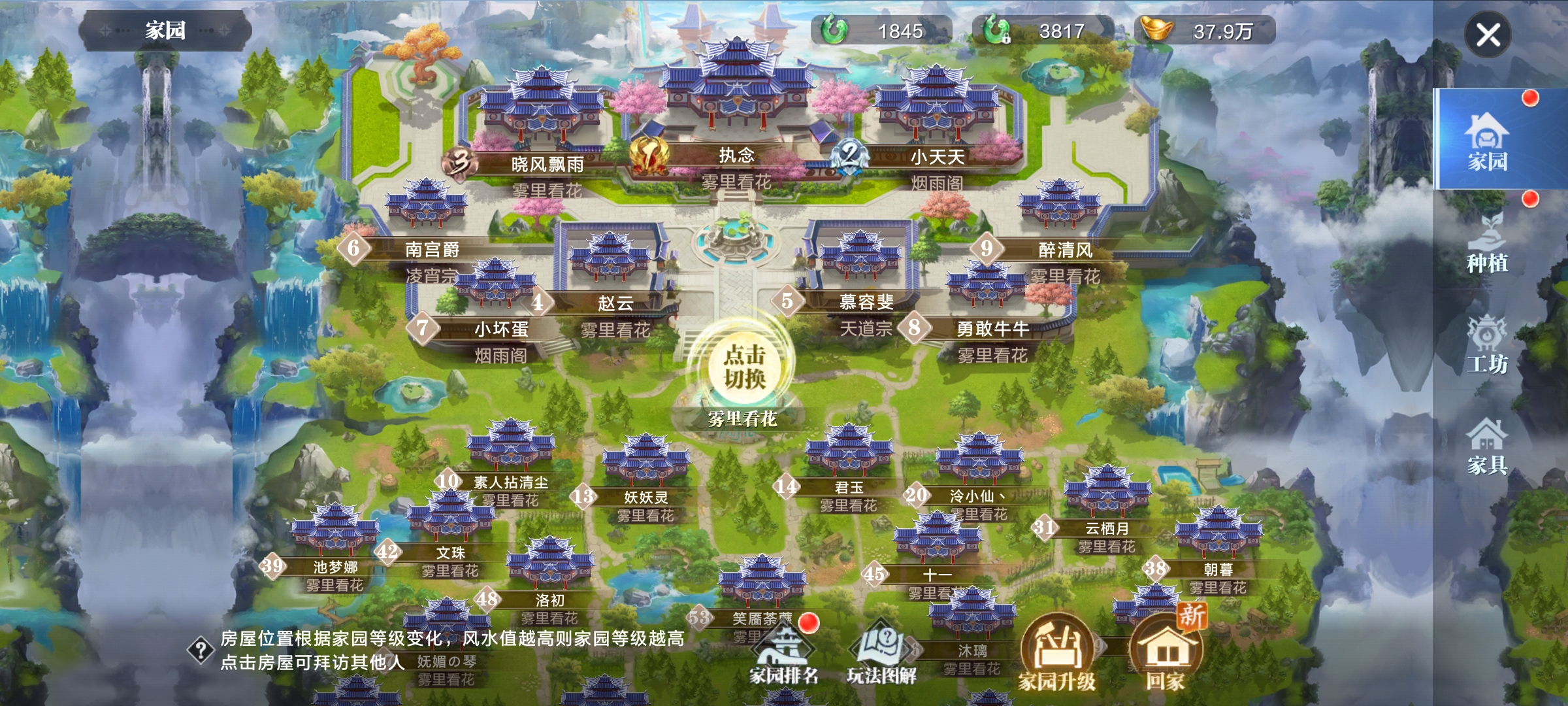Select the 家具 furniture tab
The height and width of the screenshot is (706, 1568).
coord(1488,446)
